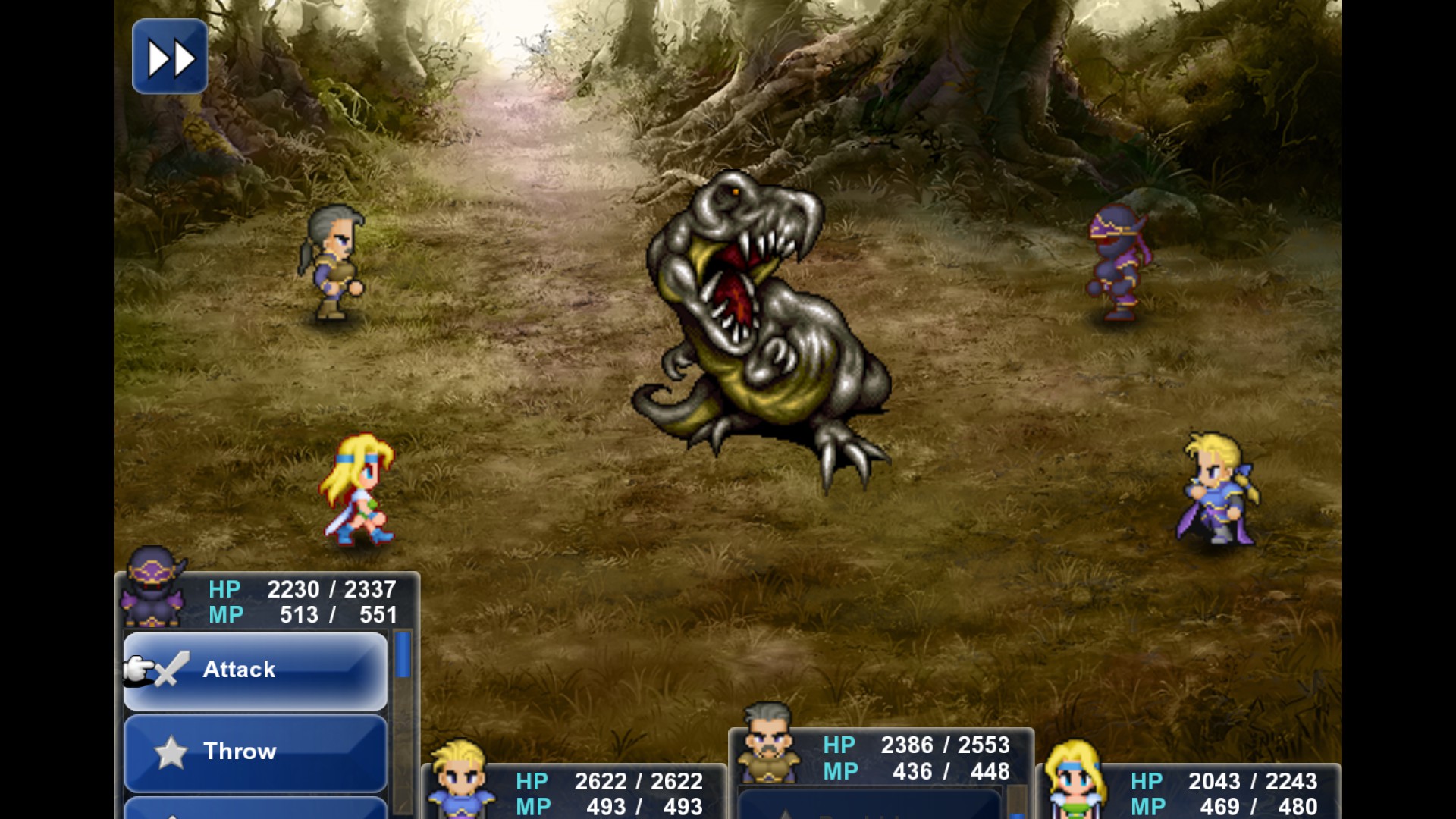Click the fast-forward battle speed icon
The image size is (1456, 819).
(168, 56)
